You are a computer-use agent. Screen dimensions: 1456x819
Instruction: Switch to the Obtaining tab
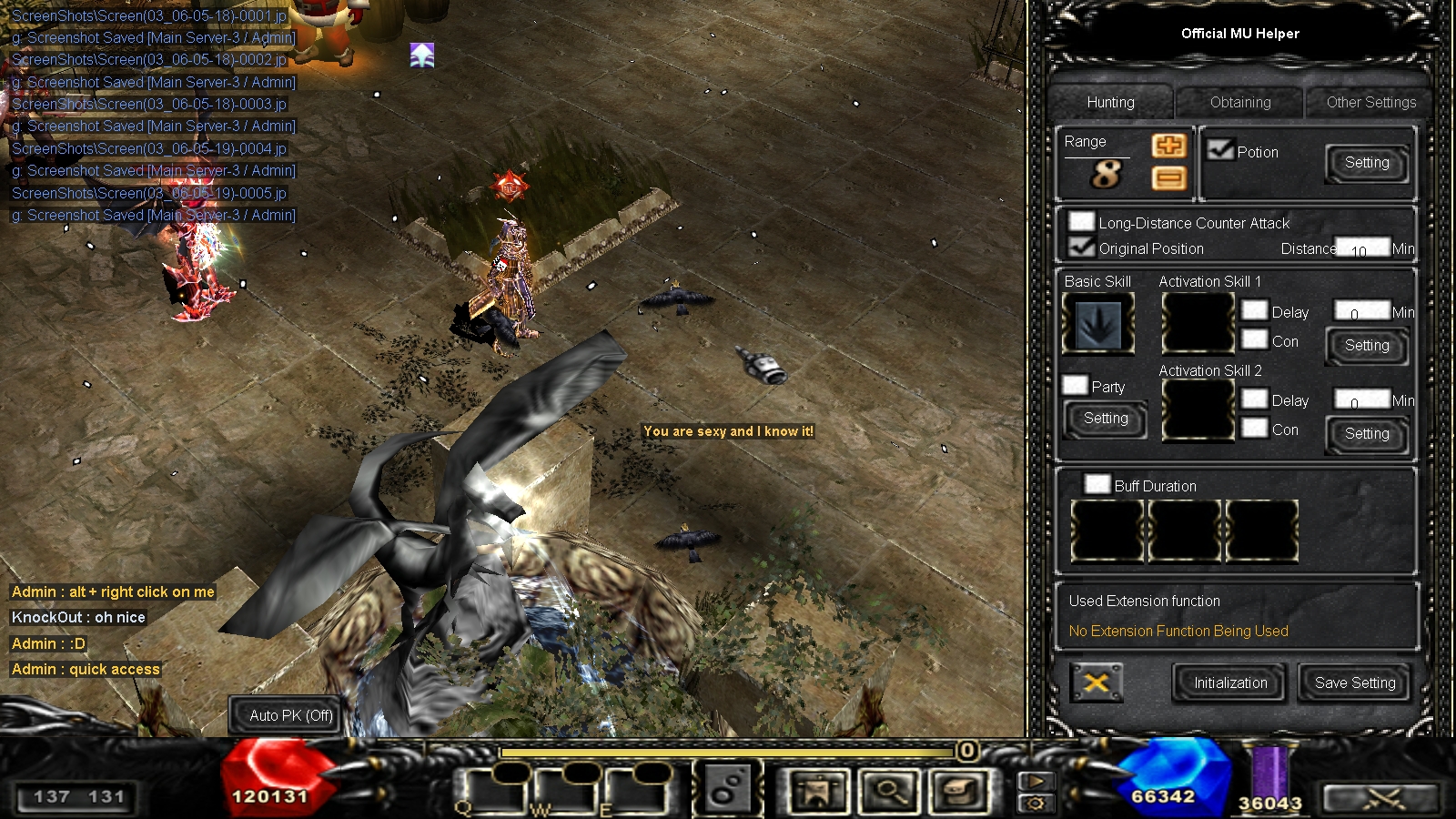(x=1239, y=103)
